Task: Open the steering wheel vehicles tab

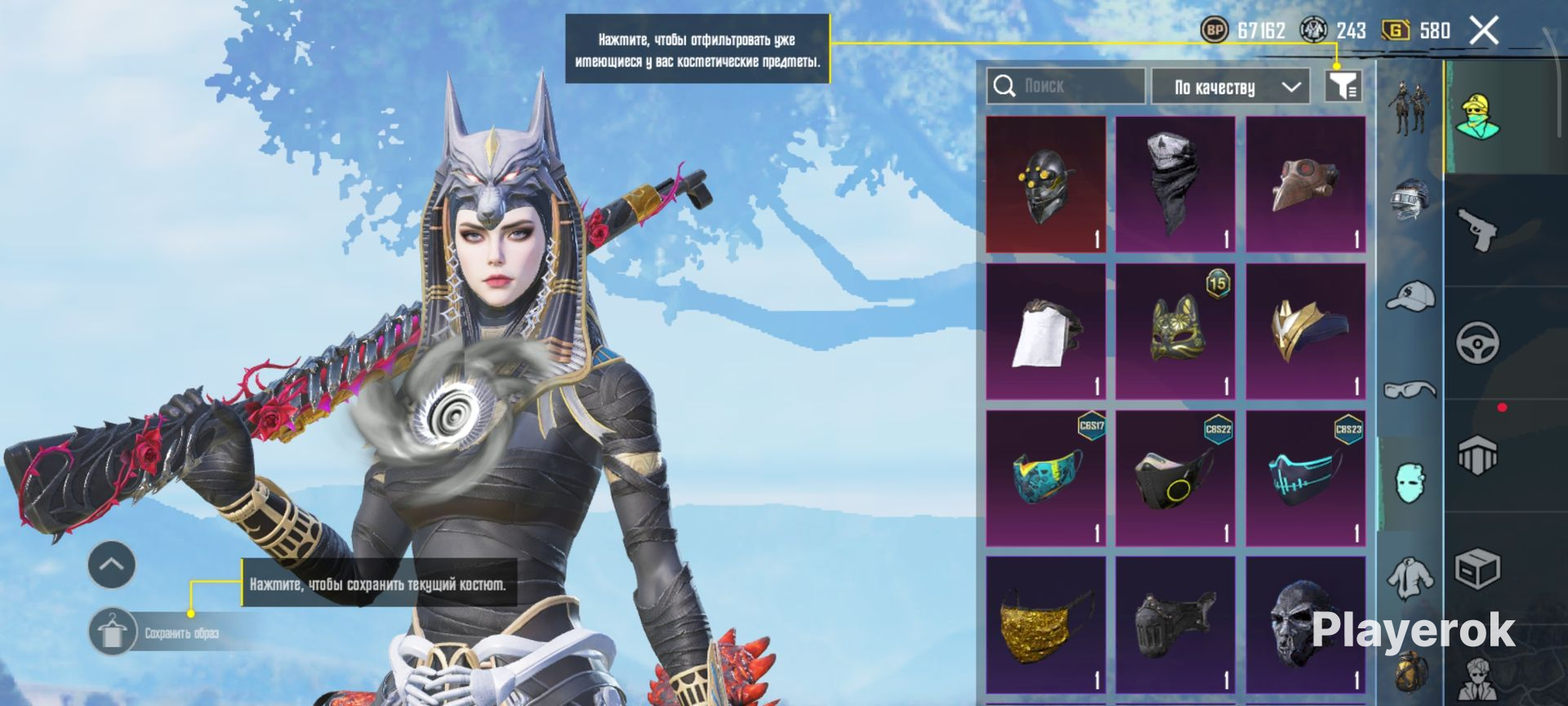Action: pos(1478,343)
